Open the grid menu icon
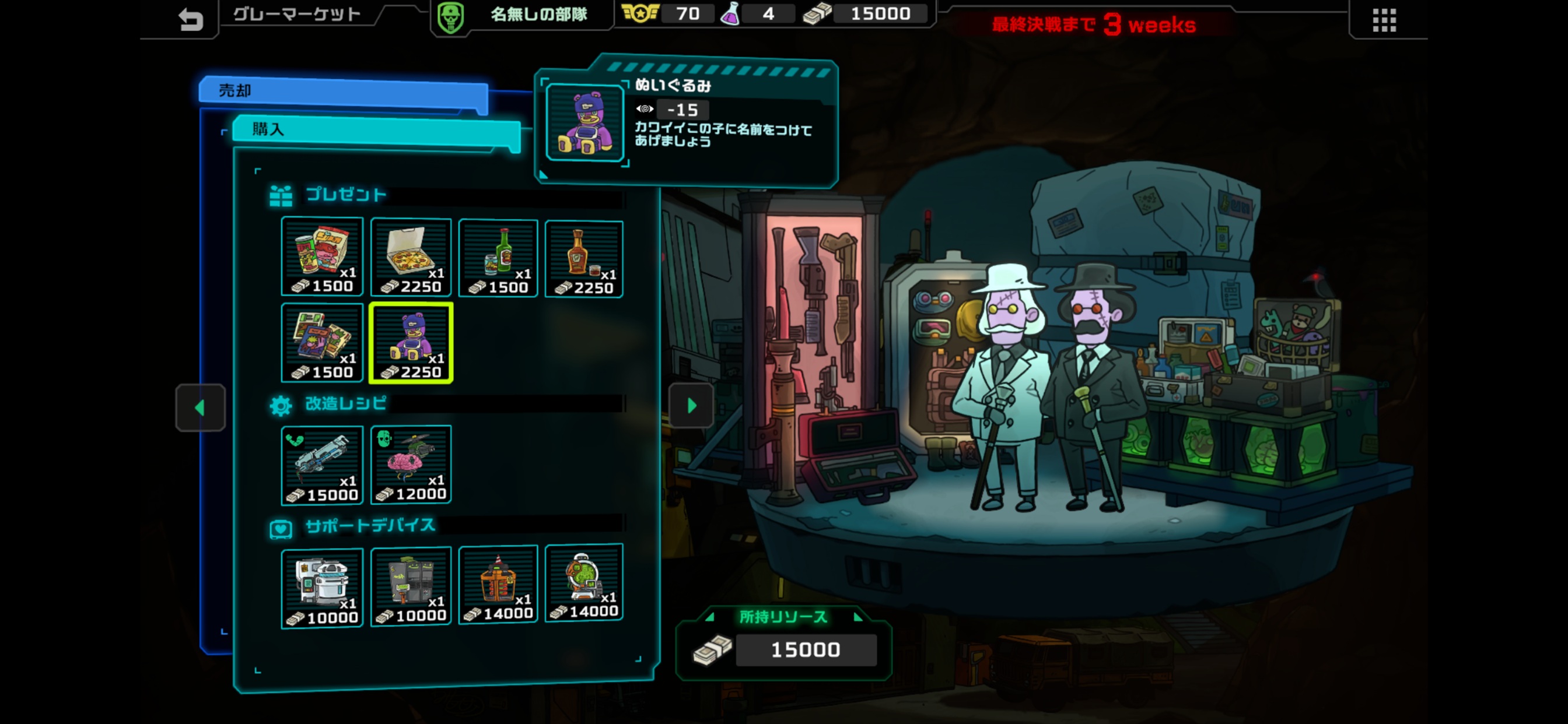The image size is (1568, 724). (x=1384, y=20)
